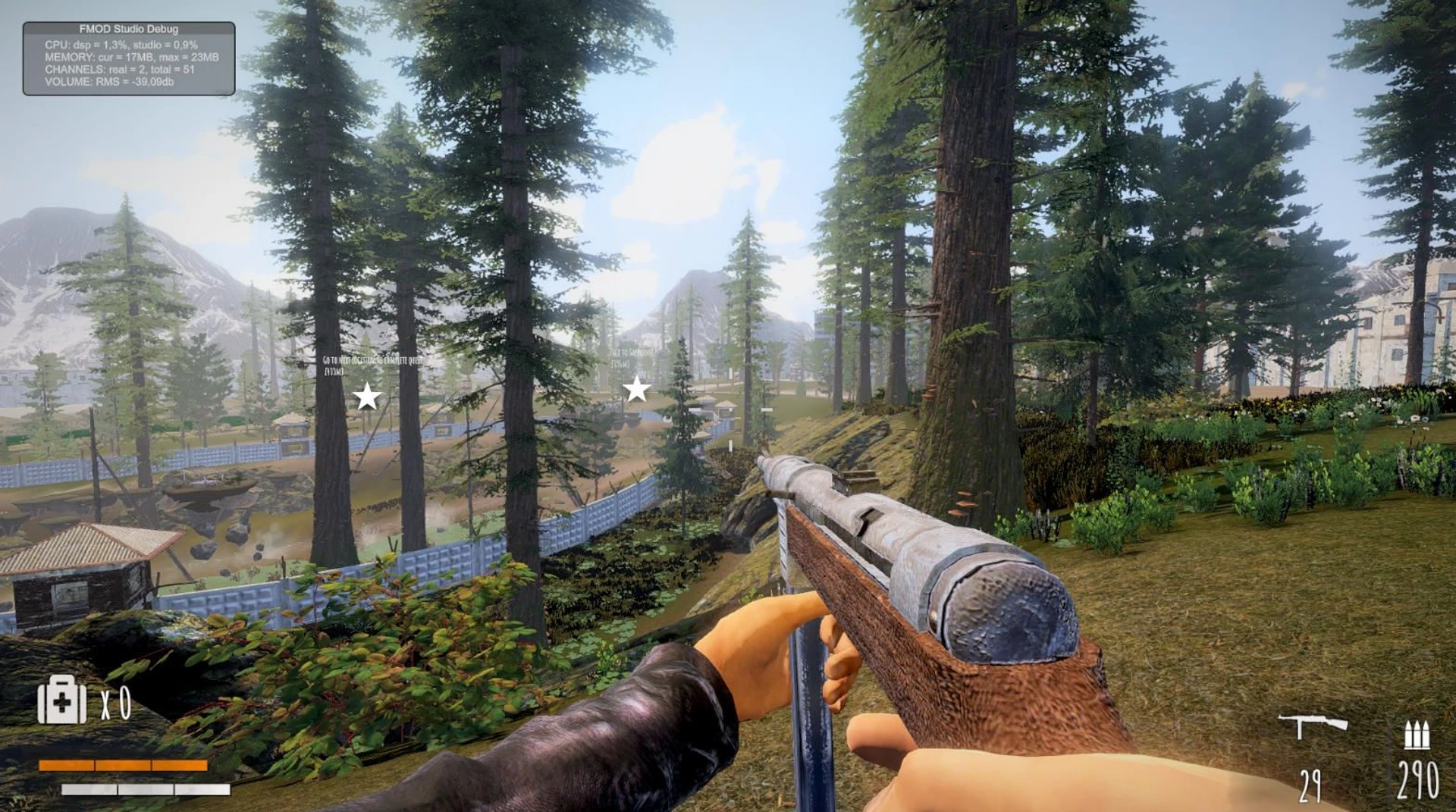Click the right quest star marker
This screenshot has height=812, width=1456.
click(635, 389)
